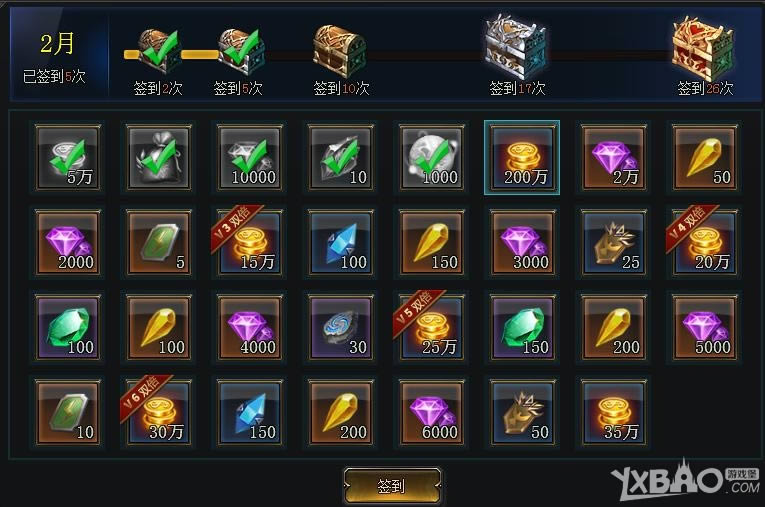Select the V4 double 20万 gold reward

[x=705, y=242]
